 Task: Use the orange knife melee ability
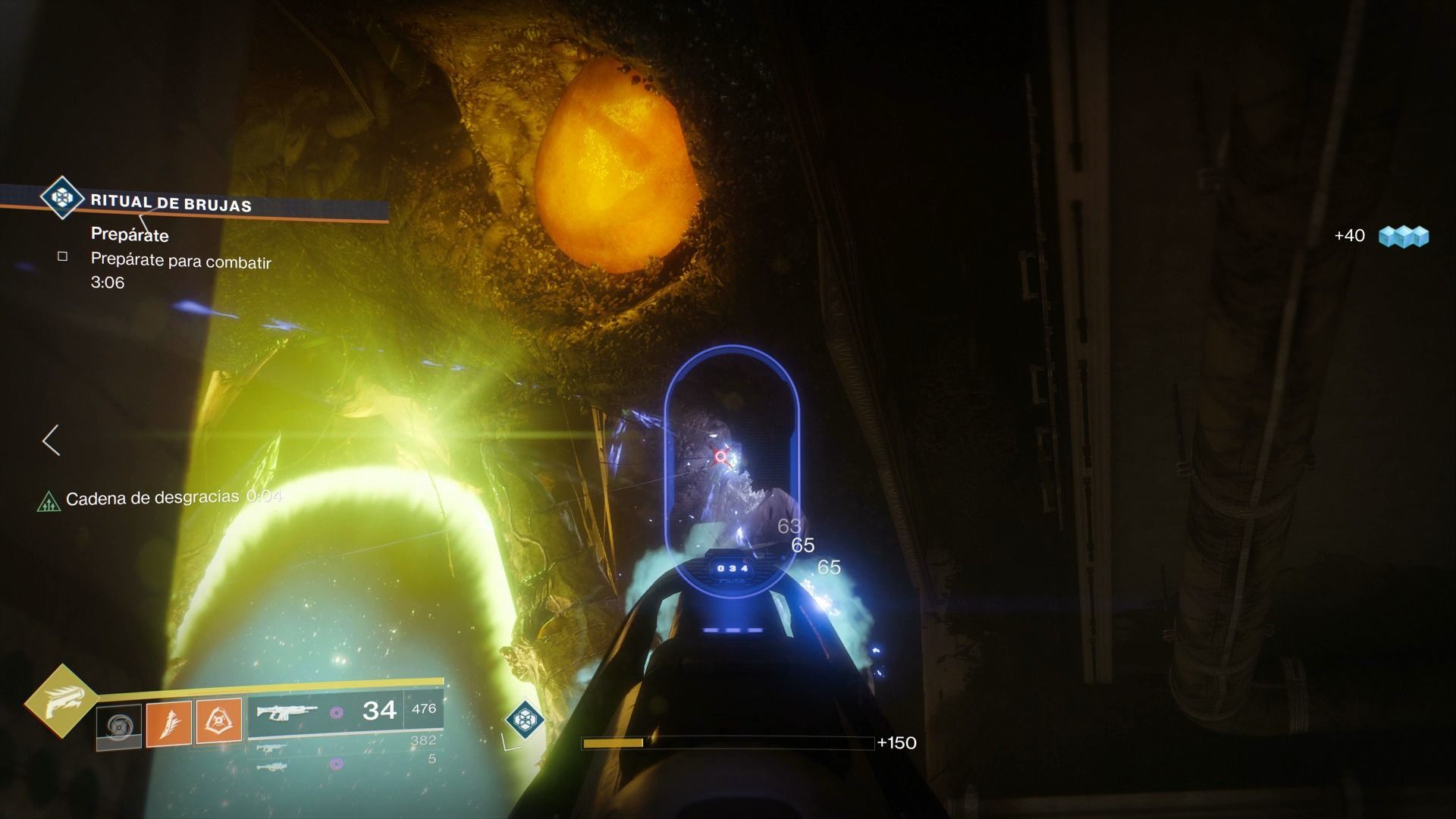[168, 721]
